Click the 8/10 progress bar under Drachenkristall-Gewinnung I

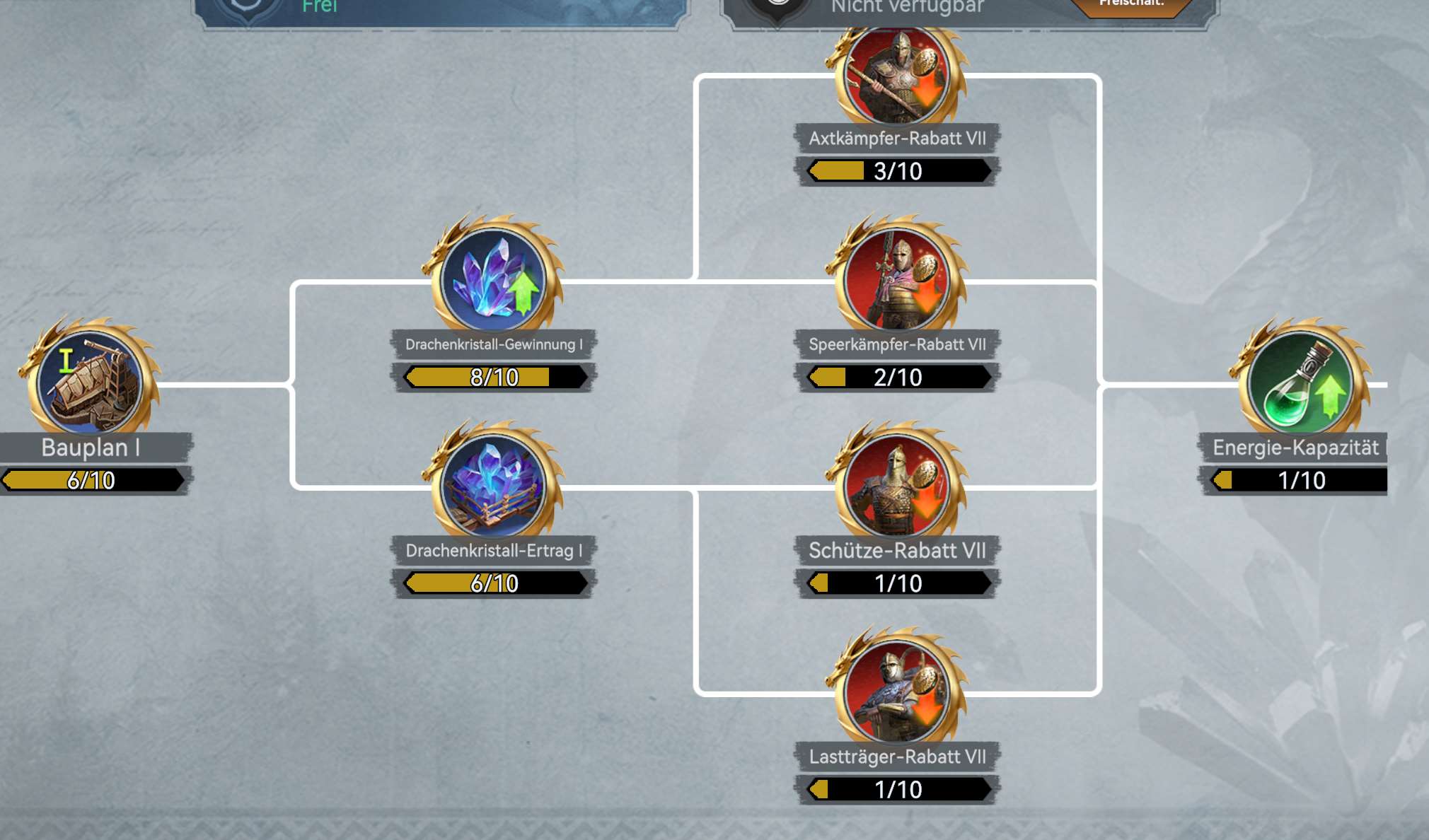495,377
